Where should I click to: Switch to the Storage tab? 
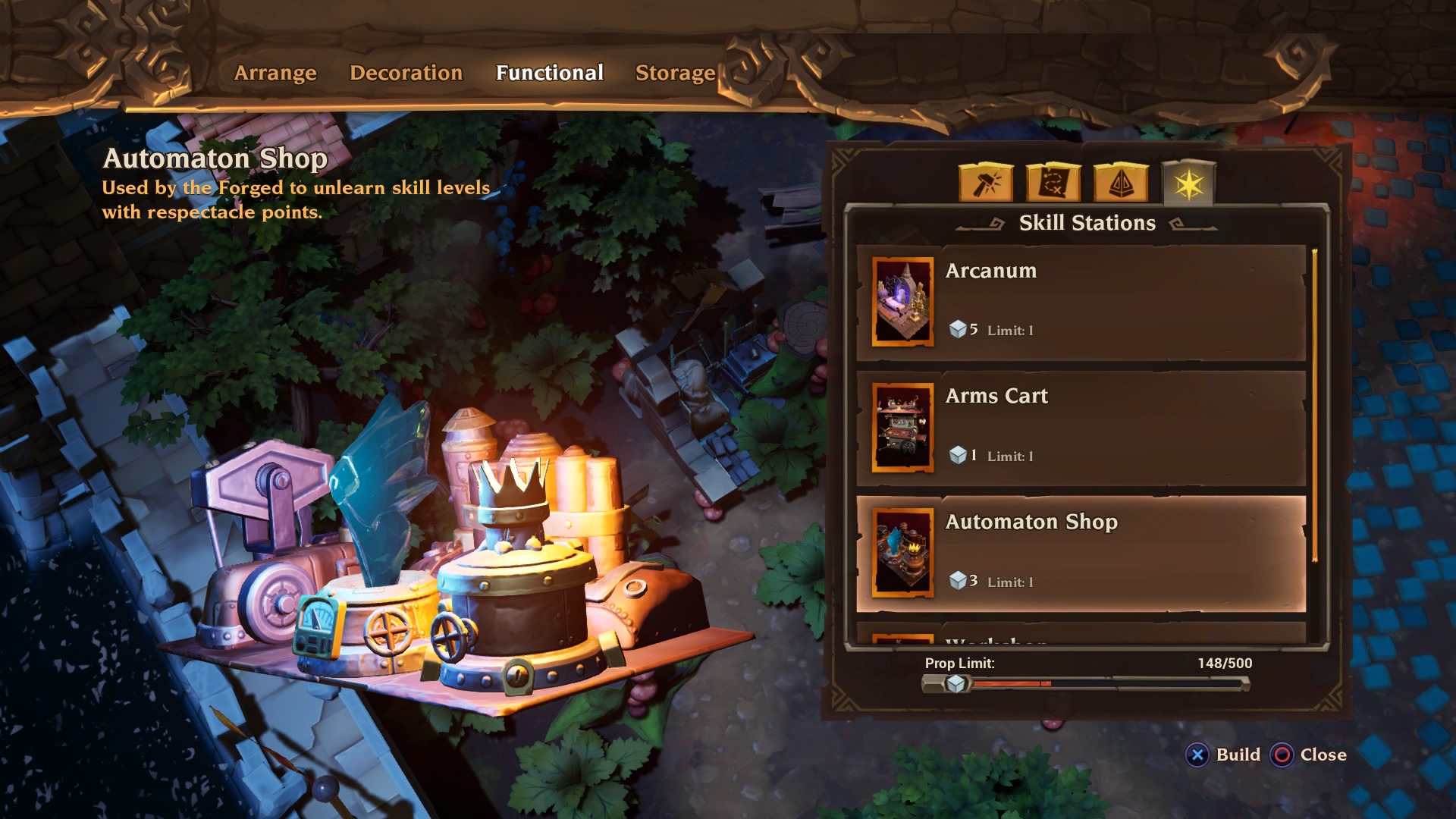click(x=674, y=74)
